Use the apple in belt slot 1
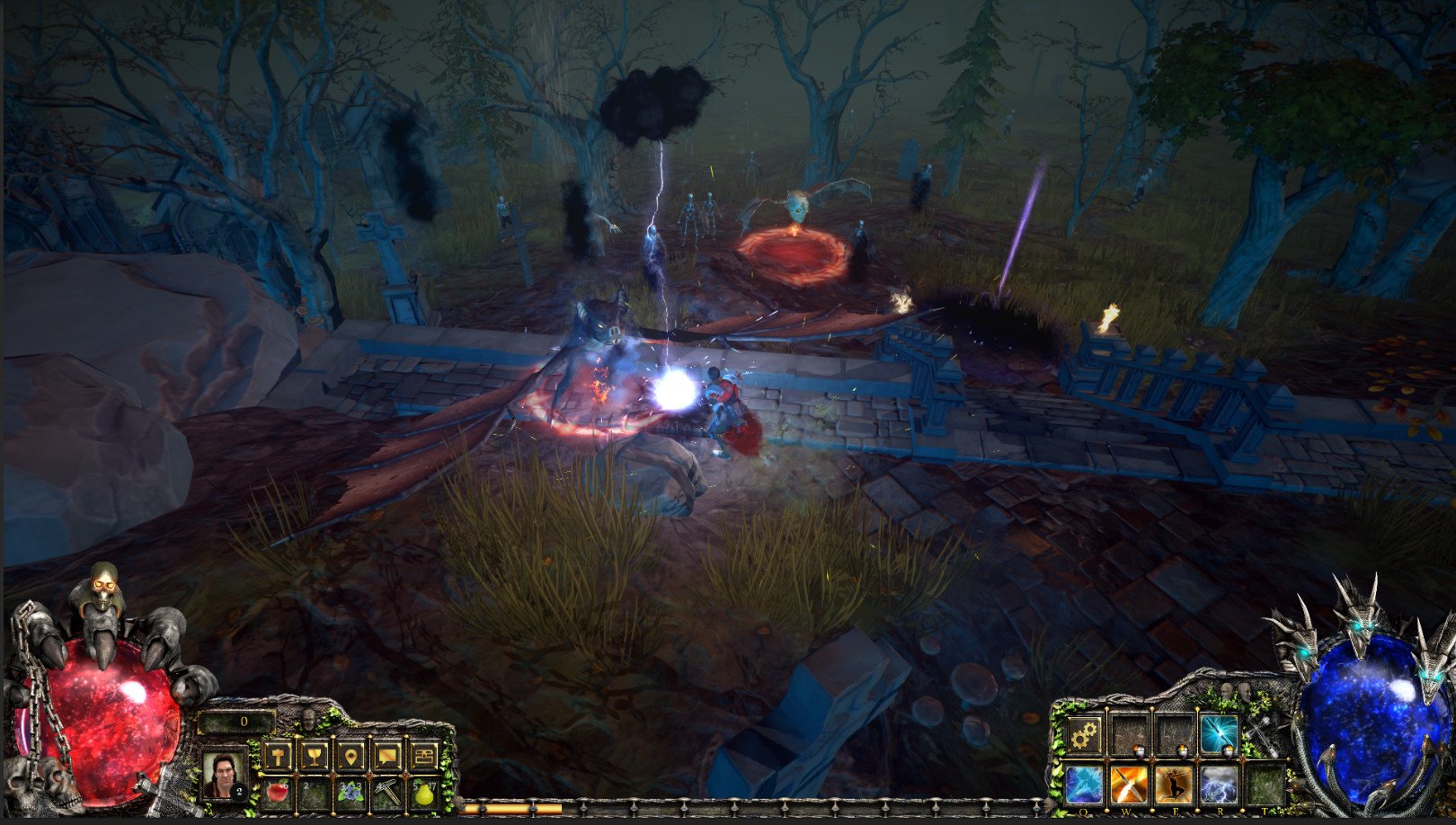This screenshot has width=1456, height=825. click(x=278, y=793)
